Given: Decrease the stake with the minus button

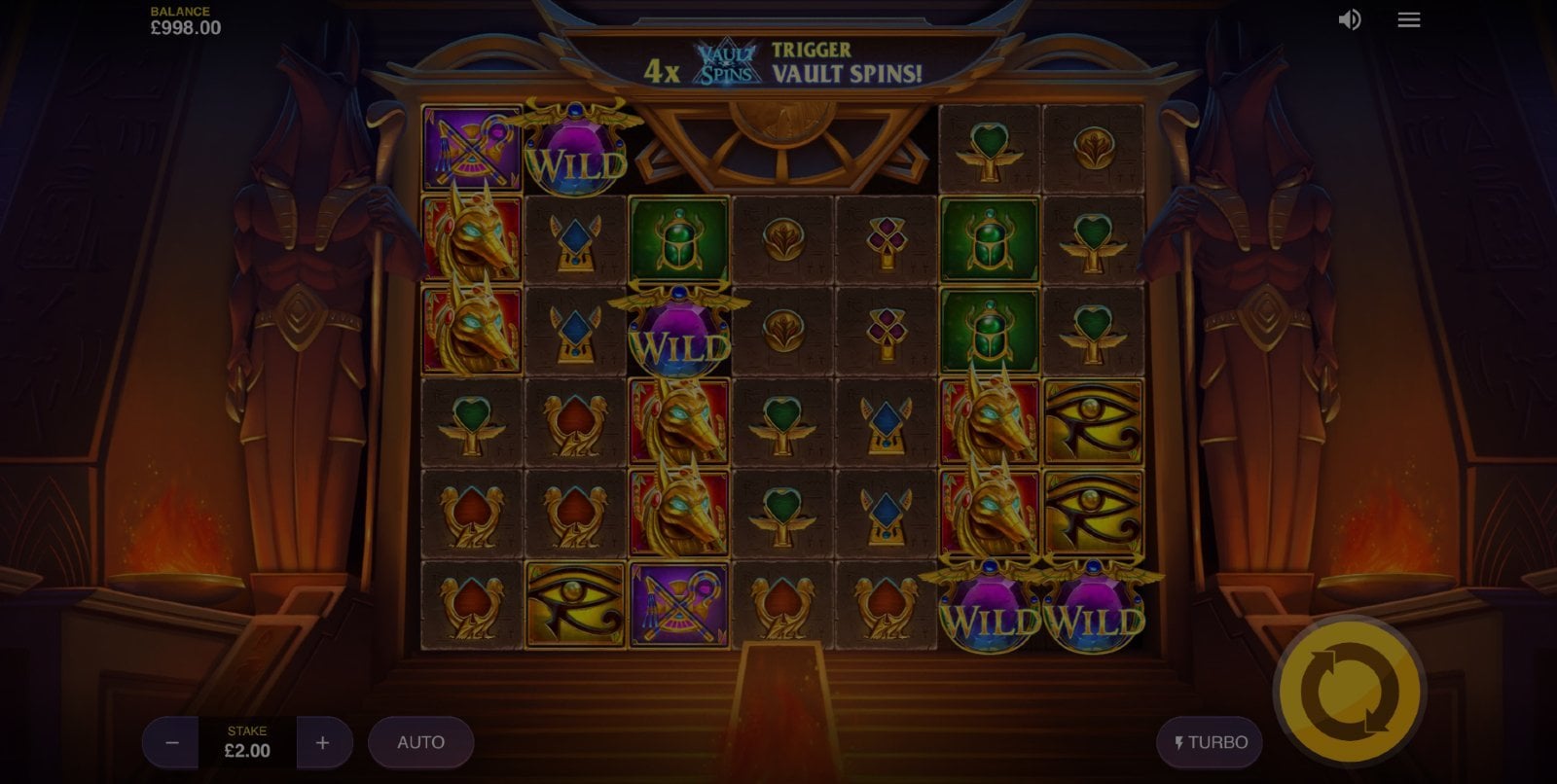Looking at the screenshot, I should (172, 743).
